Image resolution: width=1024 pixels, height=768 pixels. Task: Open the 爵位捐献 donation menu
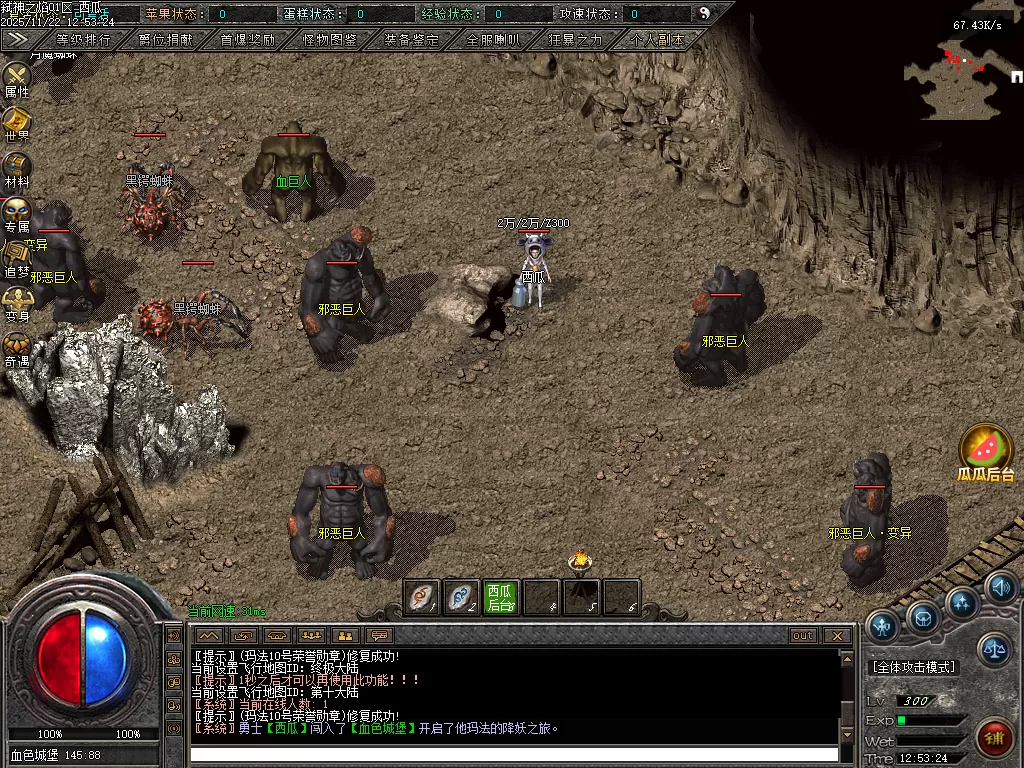coord(166,40)
